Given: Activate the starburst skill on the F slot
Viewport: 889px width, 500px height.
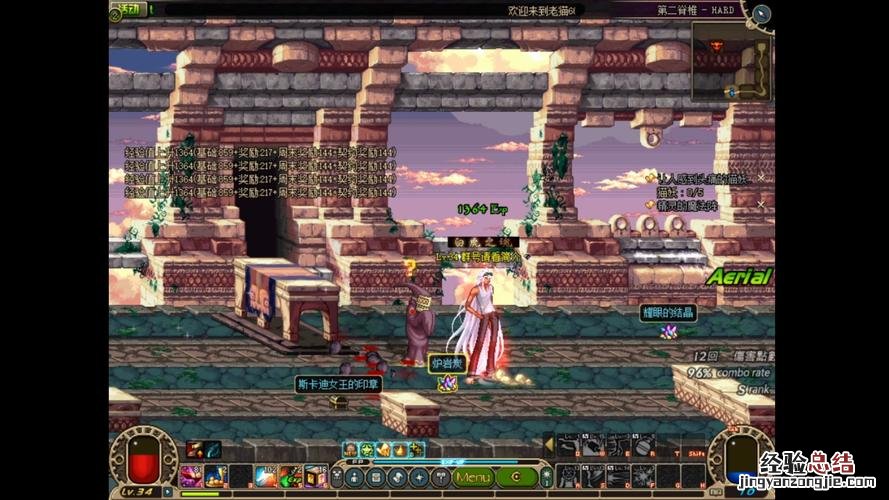Looking at the screenshot, I should [642, 475].
